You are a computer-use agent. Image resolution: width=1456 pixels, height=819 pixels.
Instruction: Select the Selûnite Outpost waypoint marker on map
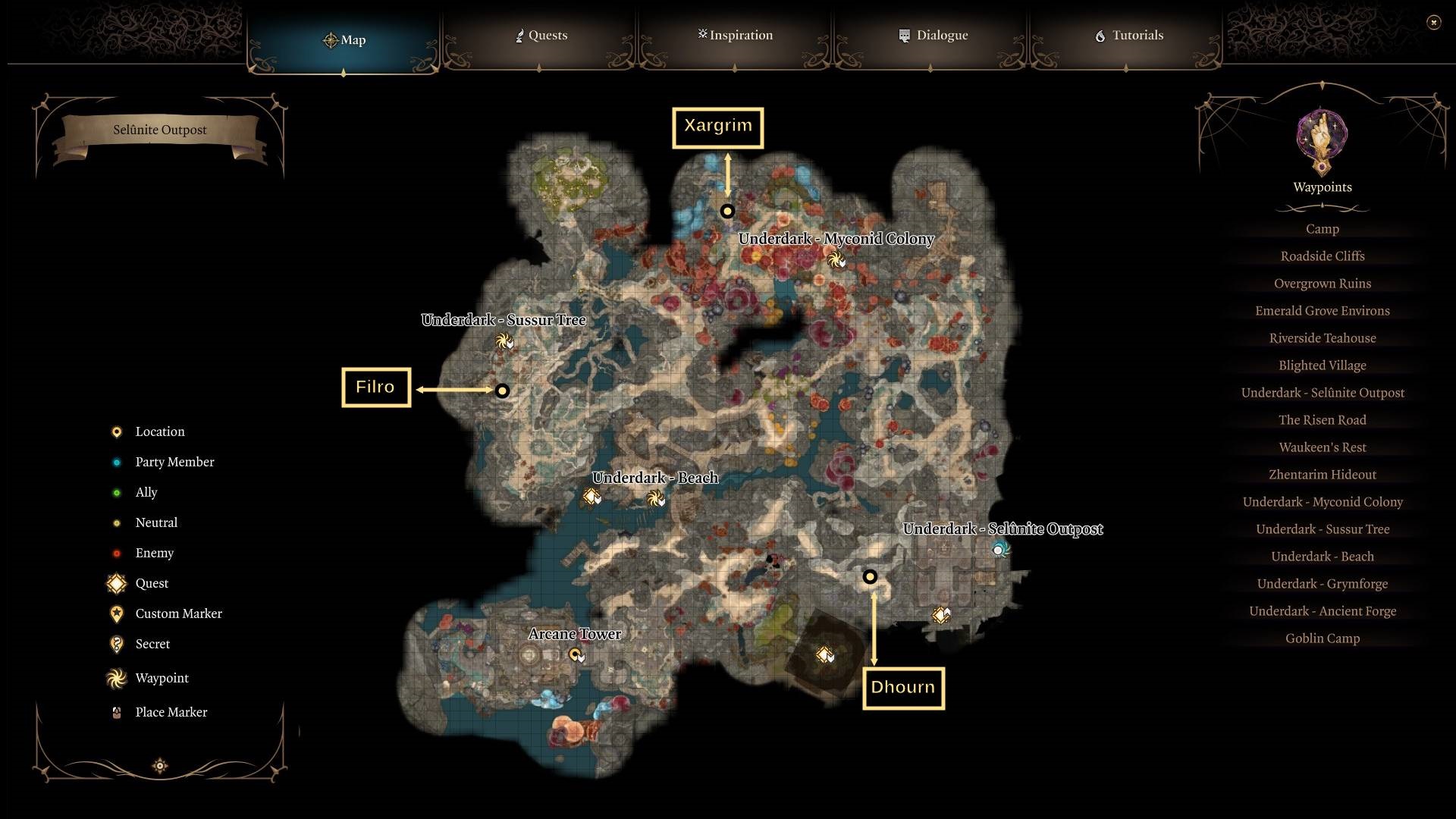[x=999, y=549]
